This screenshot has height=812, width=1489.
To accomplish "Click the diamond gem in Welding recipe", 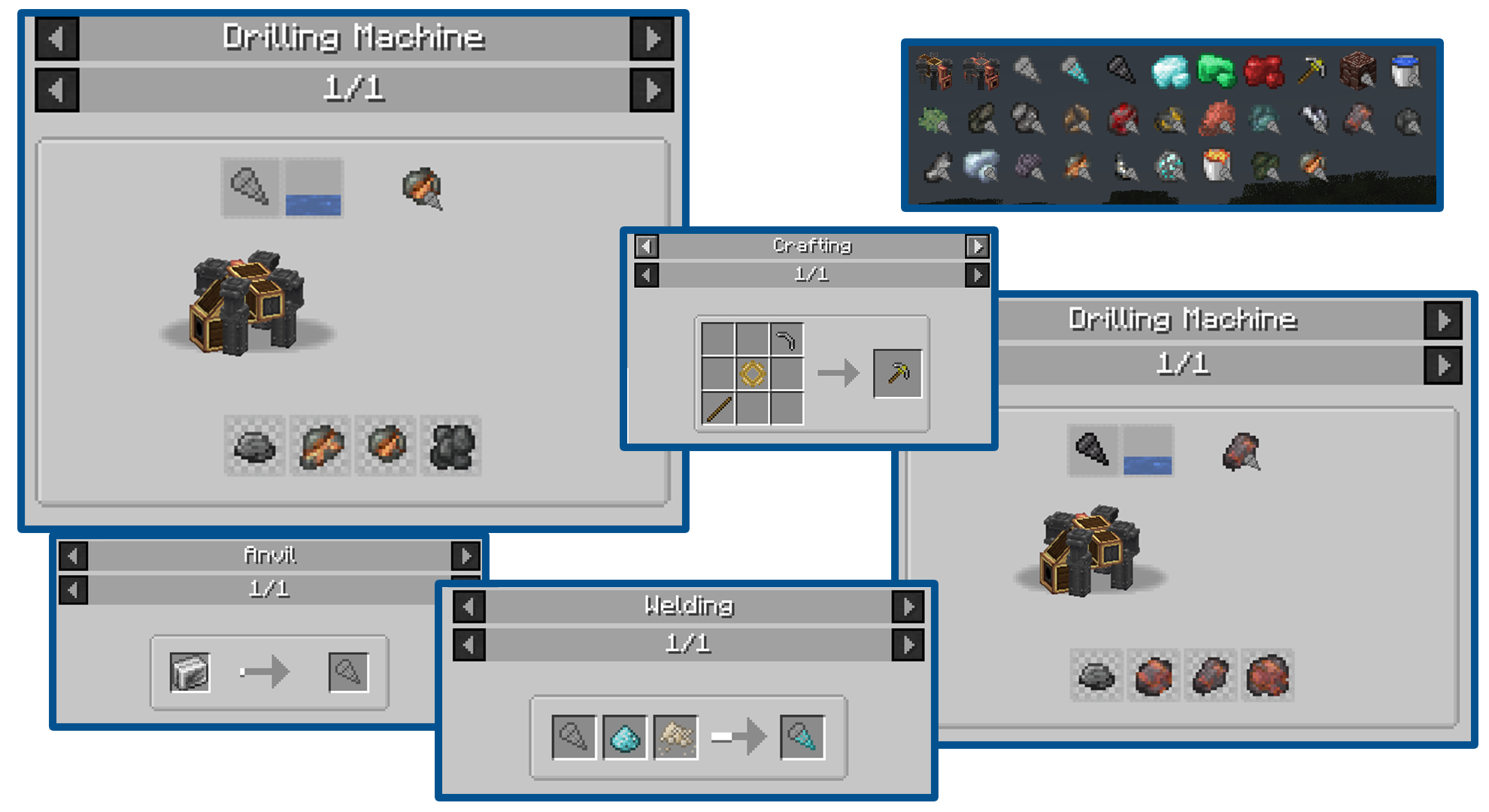I will [624, 738].
